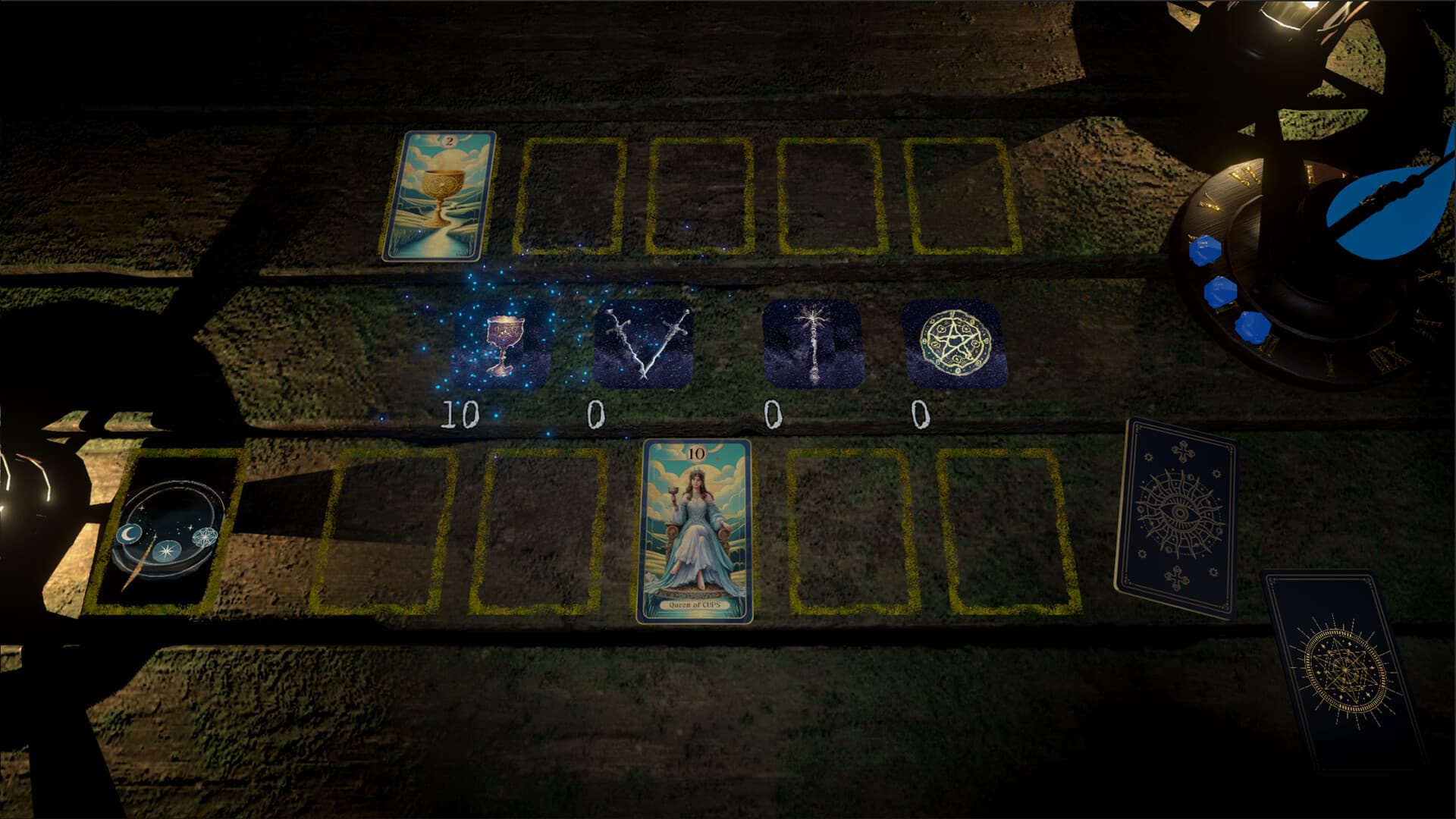This screenshot has width=1456, height=819.
Task: Click the eight-pointed star token on the dial
Action: click(166, 551)
